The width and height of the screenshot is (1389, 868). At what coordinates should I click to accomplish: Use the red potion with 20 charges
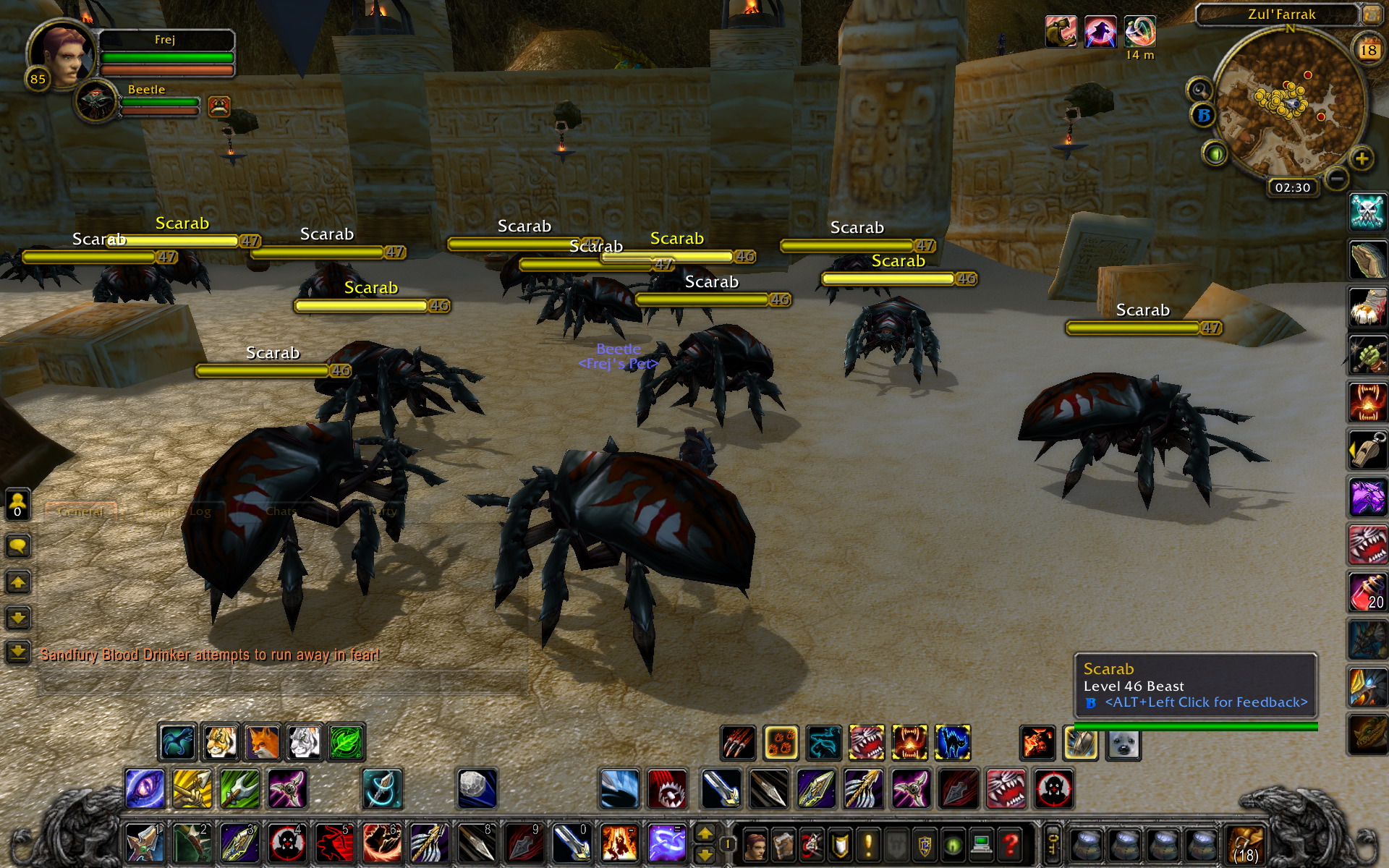pos(1367,592)
